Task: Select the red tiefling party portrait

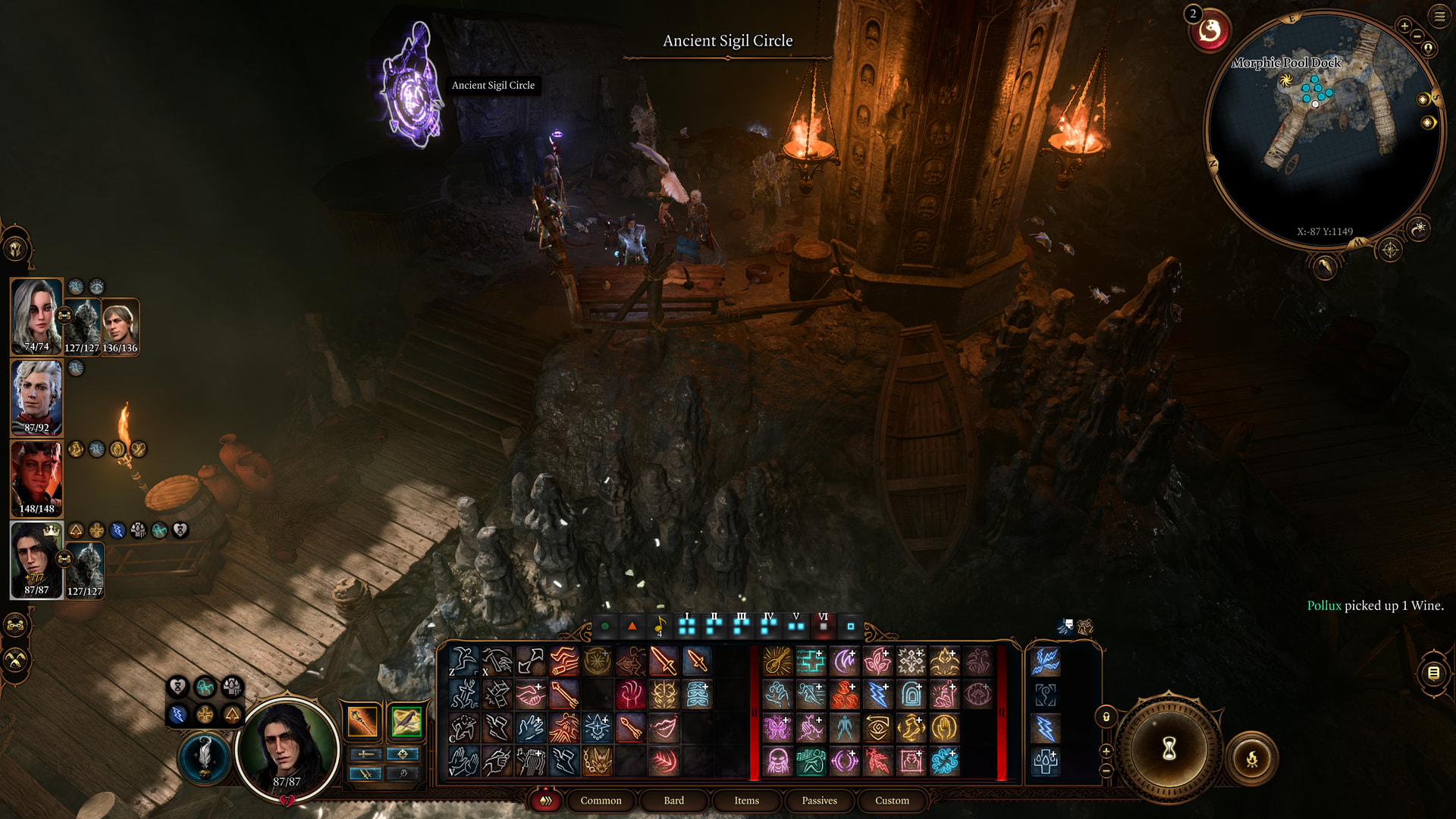Action: tap(36, 479)
